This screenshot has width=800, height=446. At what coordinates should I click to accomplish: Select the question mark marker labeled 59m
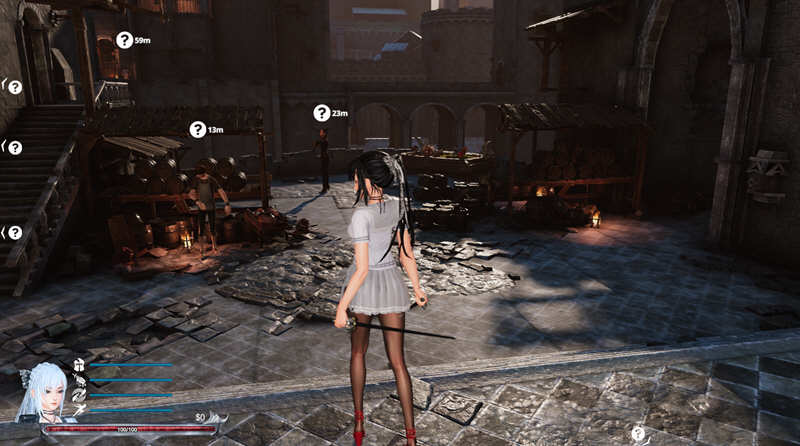click(x=124, y=40)
